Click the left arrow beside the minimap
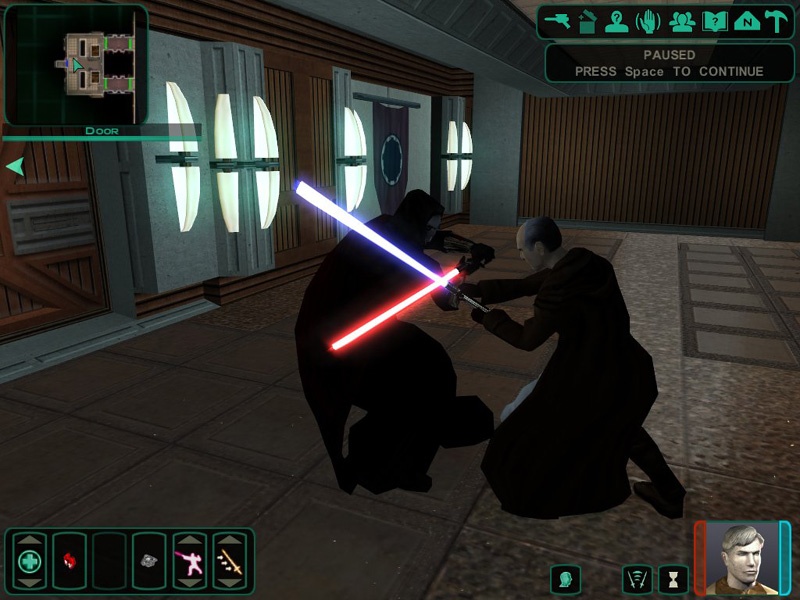800x600 pixels. (15, 166)
